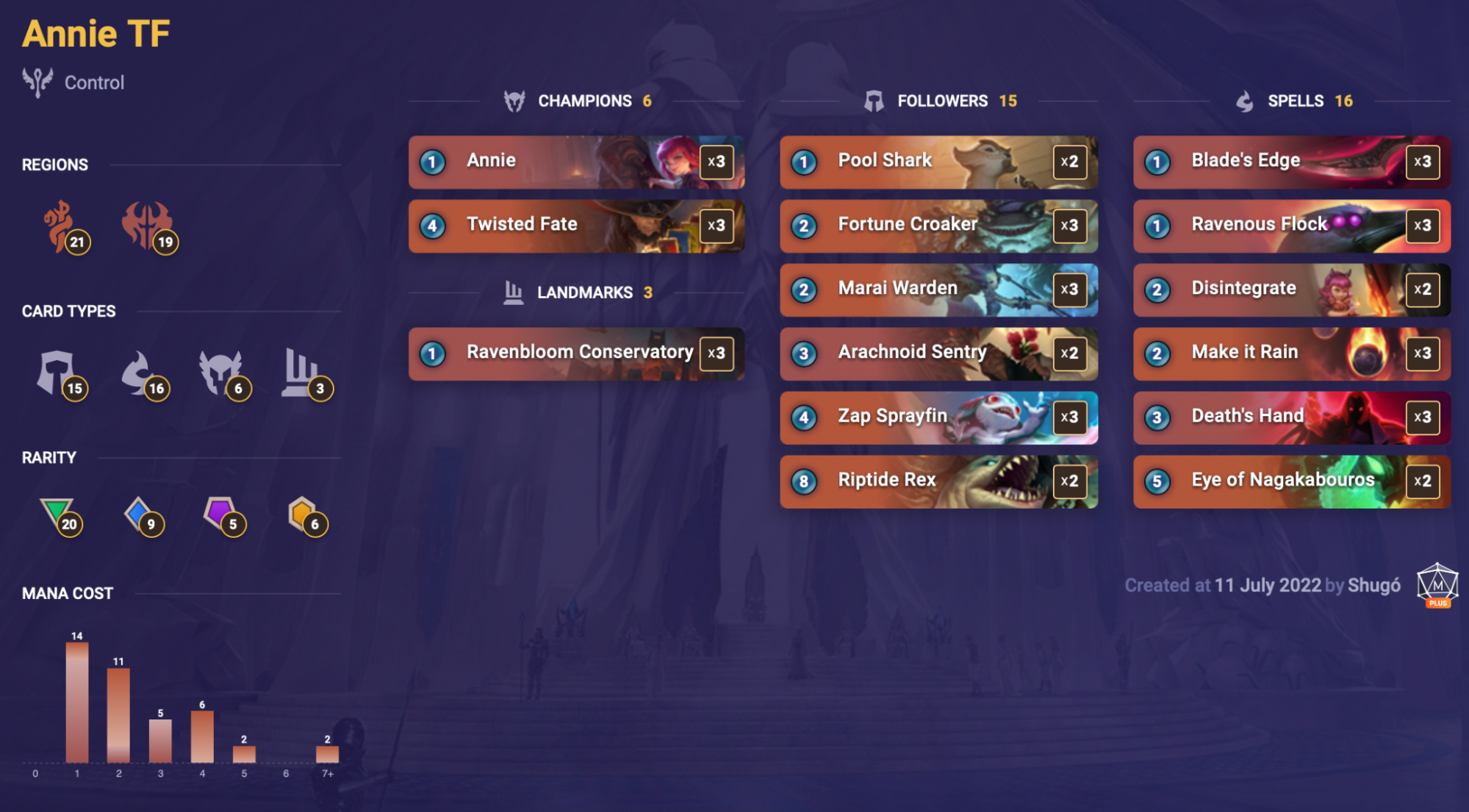
Task: Select the Annie champion card entry
Action: 575,162
